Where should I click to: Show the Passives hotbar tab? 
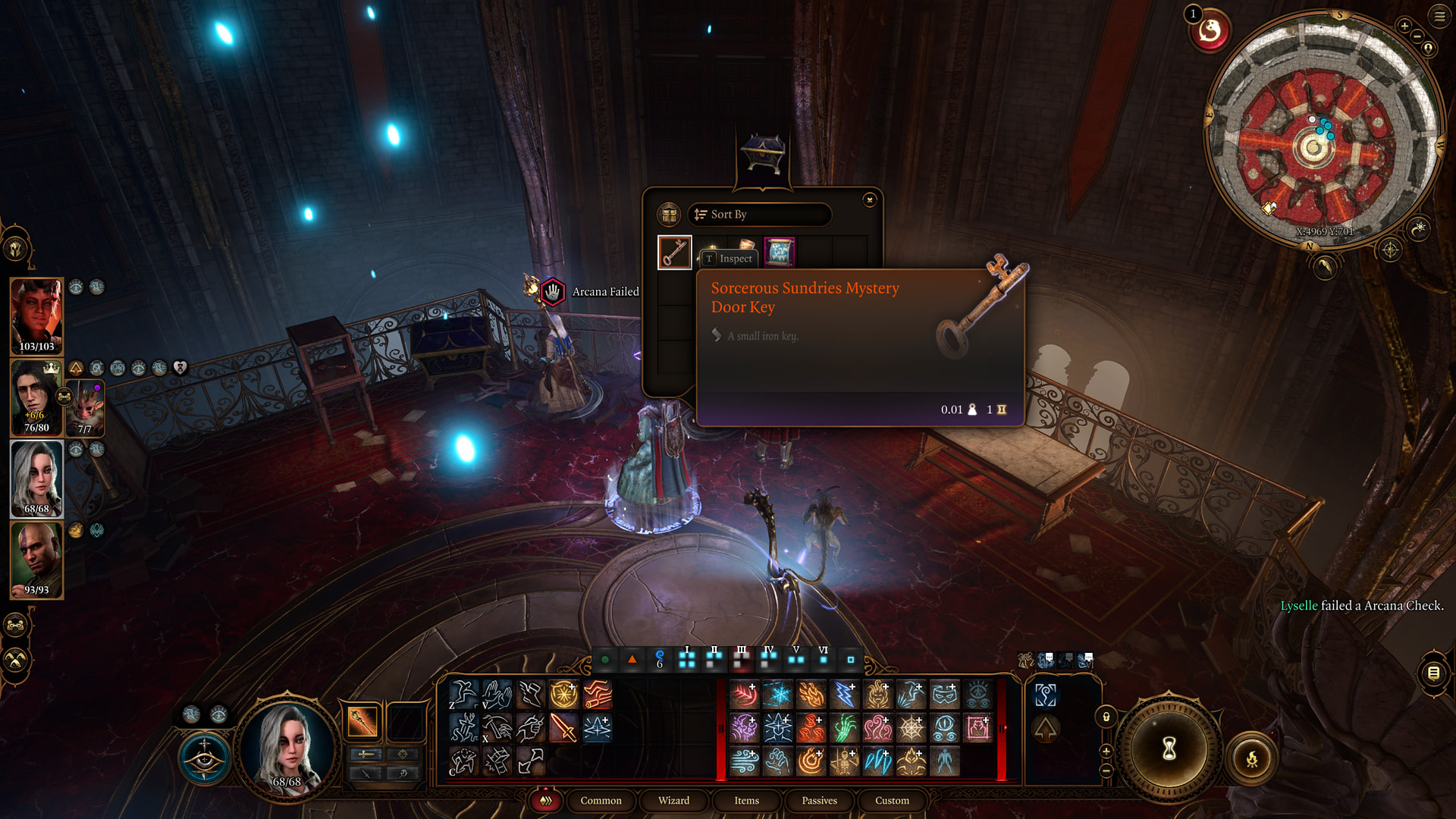coord(819,800)
